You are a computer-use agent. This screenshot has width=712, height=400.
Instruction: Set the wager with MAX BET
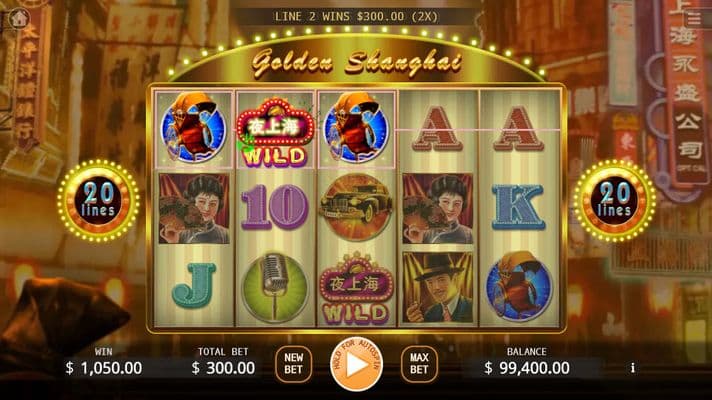click(418, 363)
